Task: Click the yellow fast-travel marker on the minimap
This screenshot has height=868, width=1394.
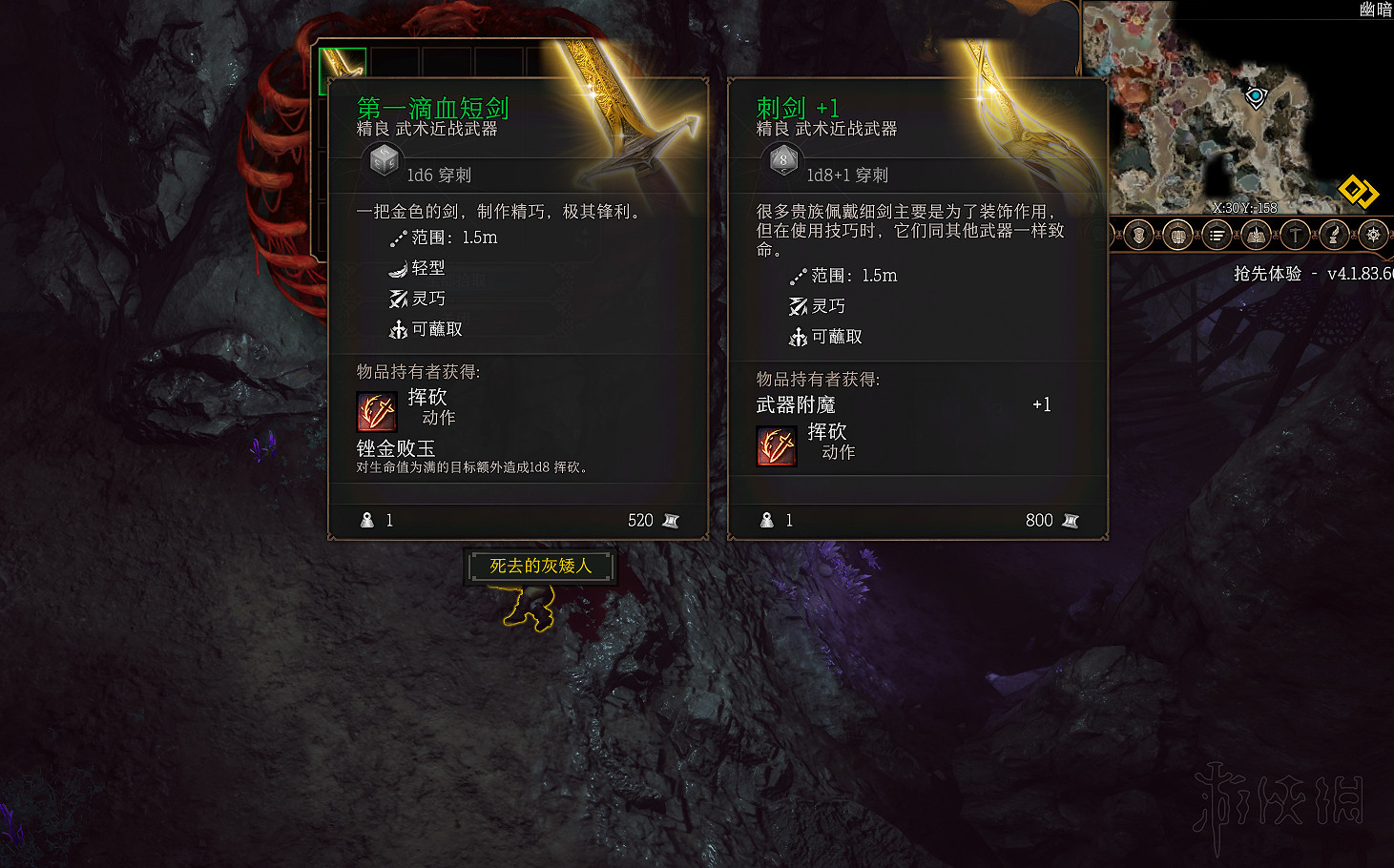Action: pos(1359,192)
